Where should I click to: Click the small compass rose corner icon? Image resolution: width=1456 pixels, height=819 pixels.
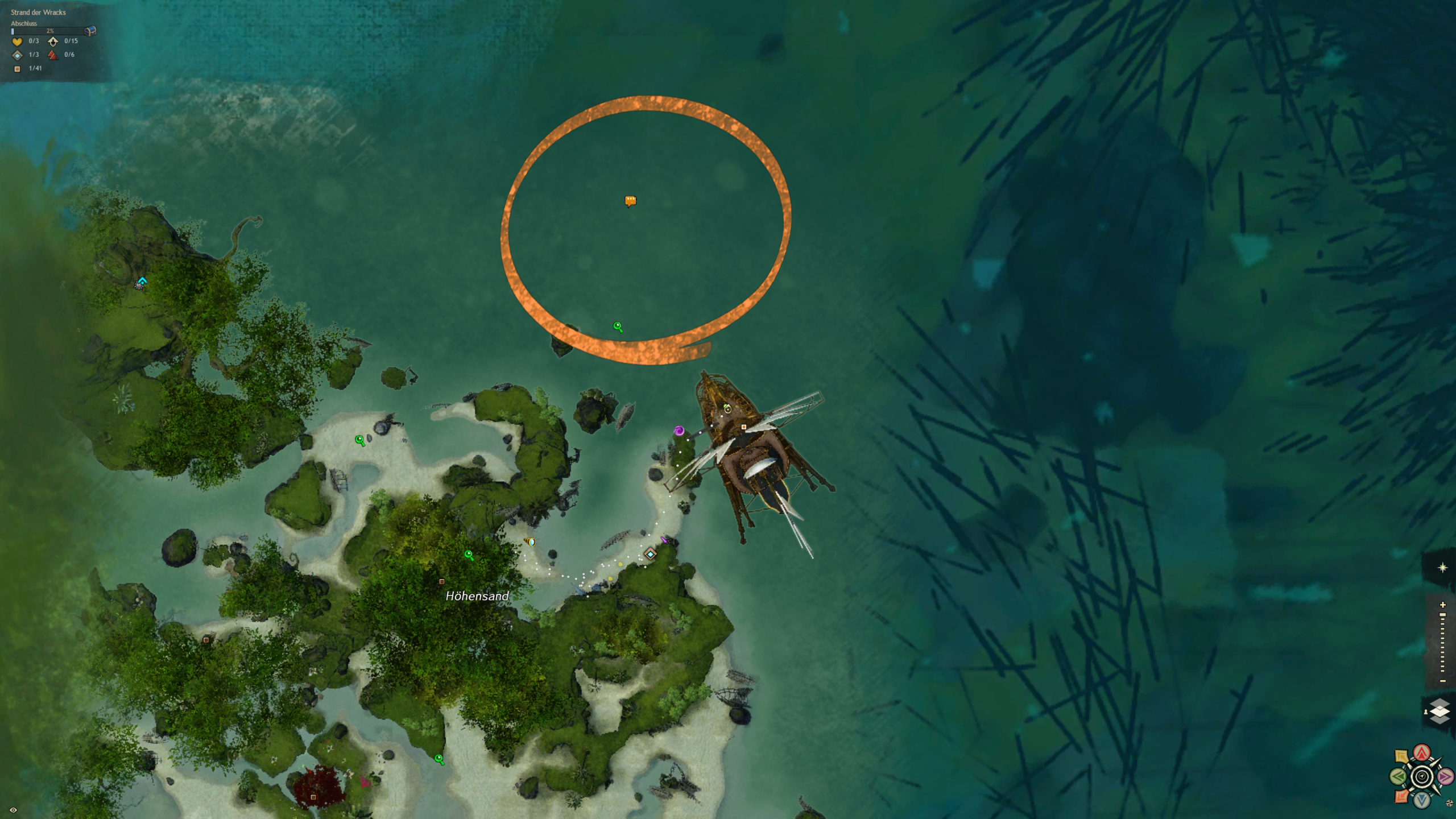coord(1449,804)
